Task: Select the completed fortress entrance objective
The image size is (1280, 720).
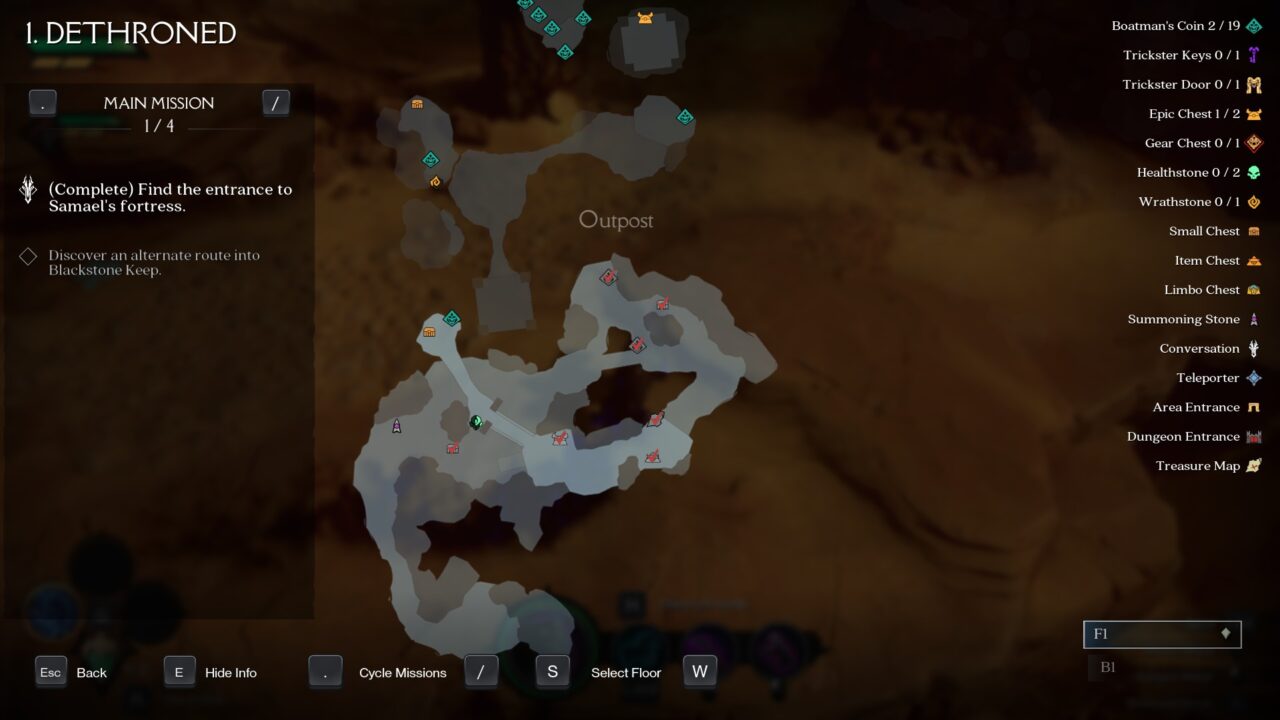Action: pos(170,197)
